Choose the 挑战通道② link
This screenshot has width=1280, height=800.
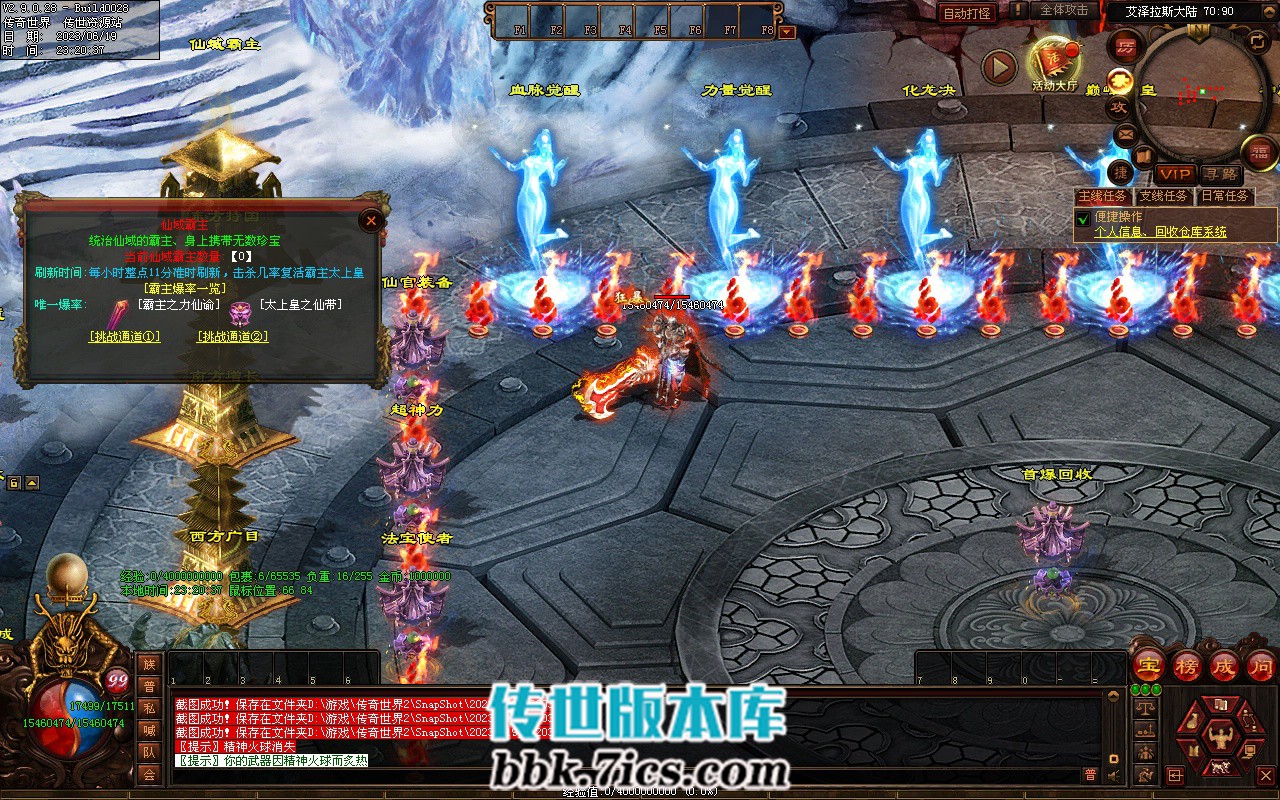coord(232,337)
